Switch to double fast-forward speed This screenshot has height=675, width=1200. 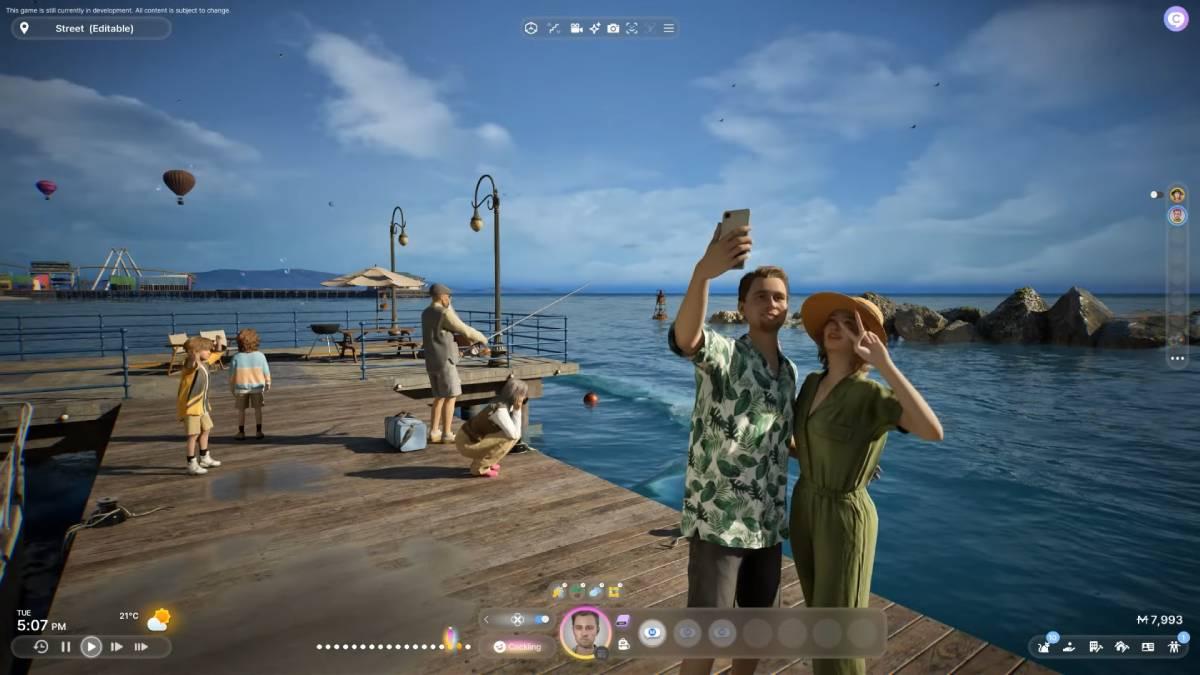117,647
